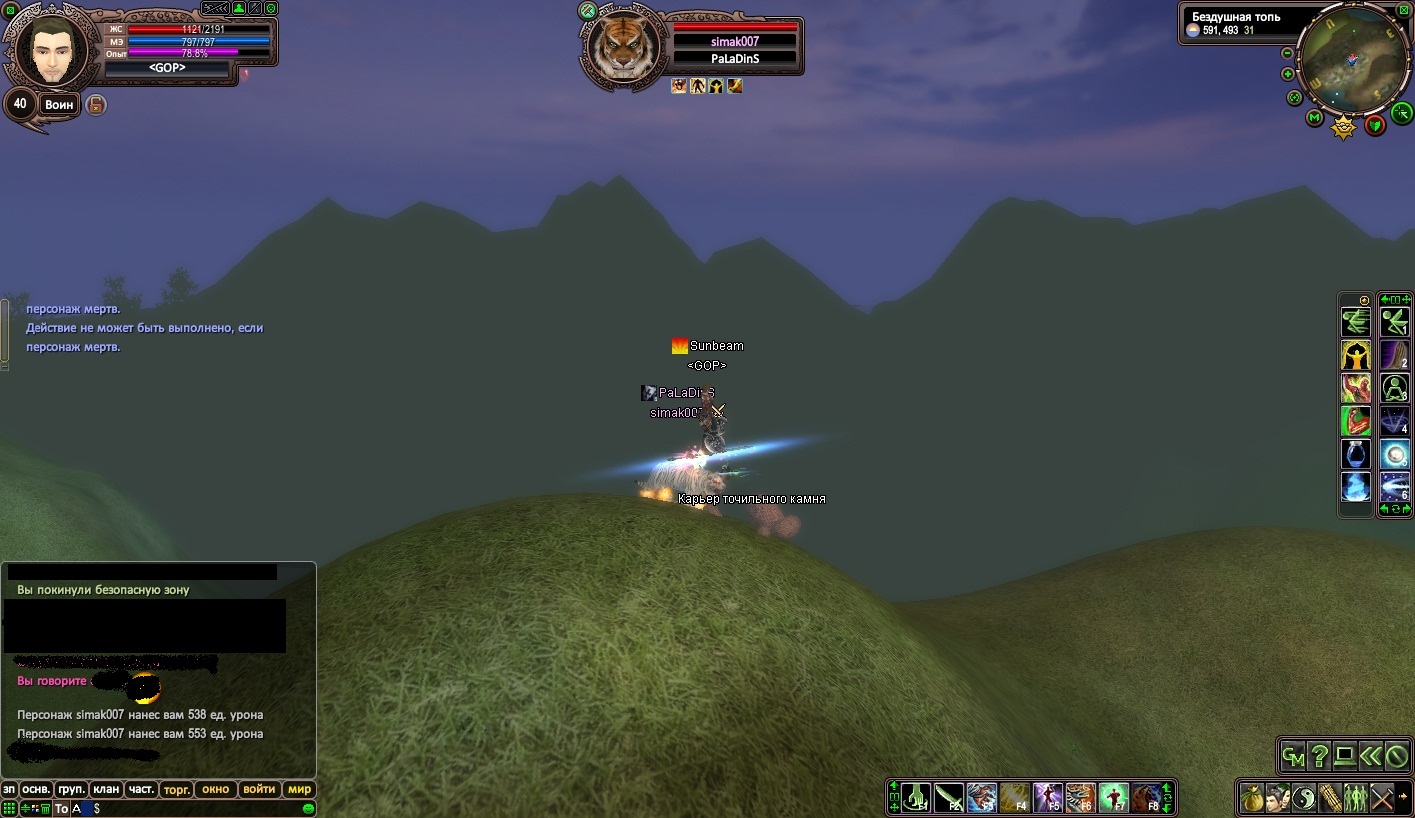Use the blue potion quickslot on right bar

pos(1356,454)
